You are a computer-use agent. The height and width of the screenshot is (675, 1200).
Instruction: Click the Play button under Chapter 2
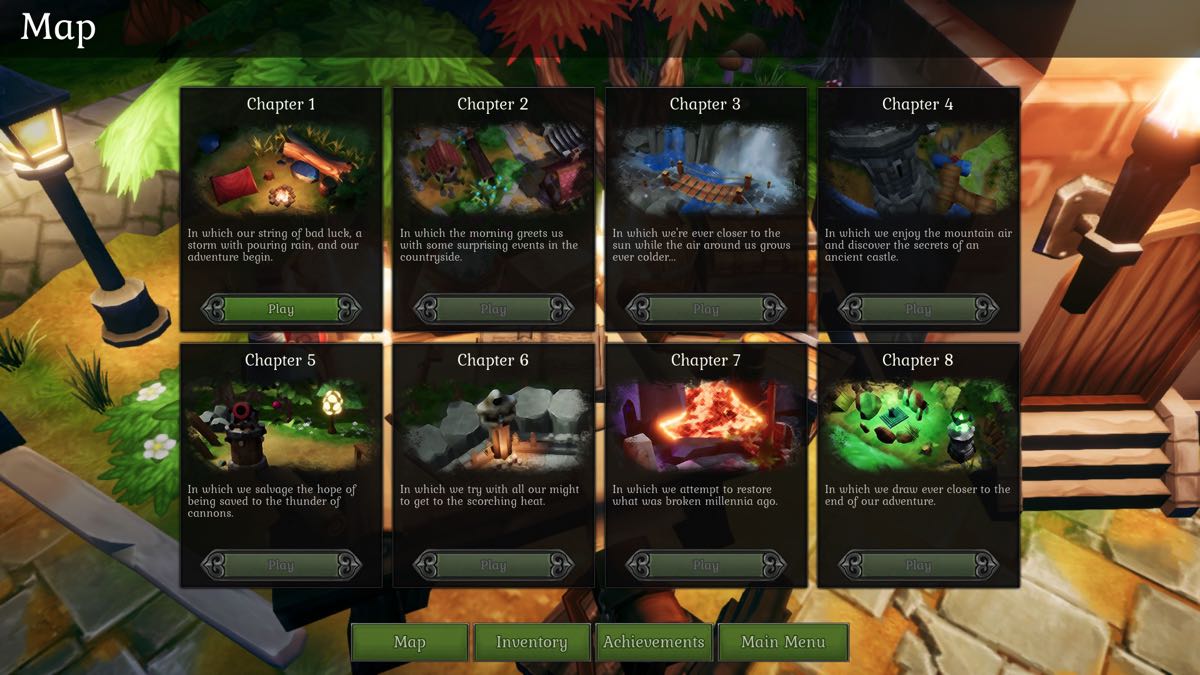pos(493,309)
